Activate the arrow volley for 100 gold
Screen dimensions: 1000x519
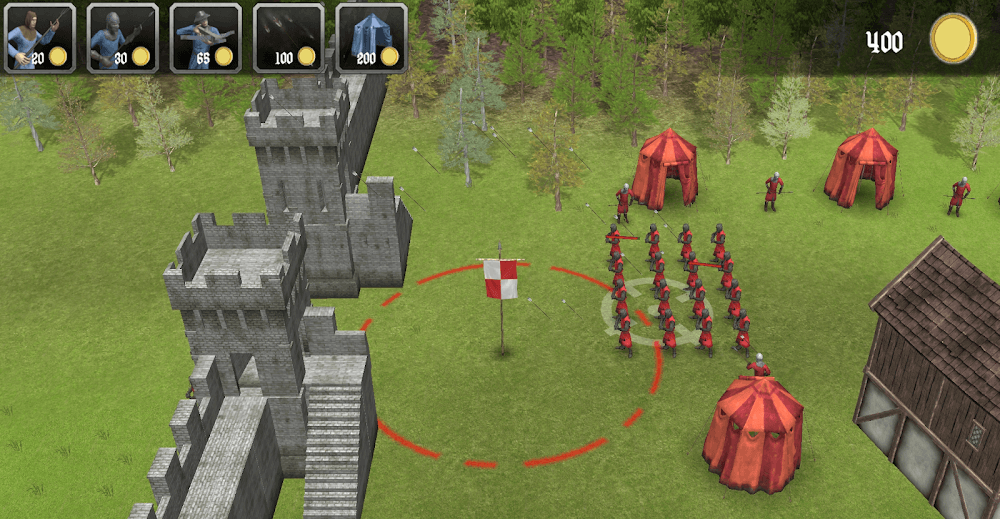[x=289, y=38]
